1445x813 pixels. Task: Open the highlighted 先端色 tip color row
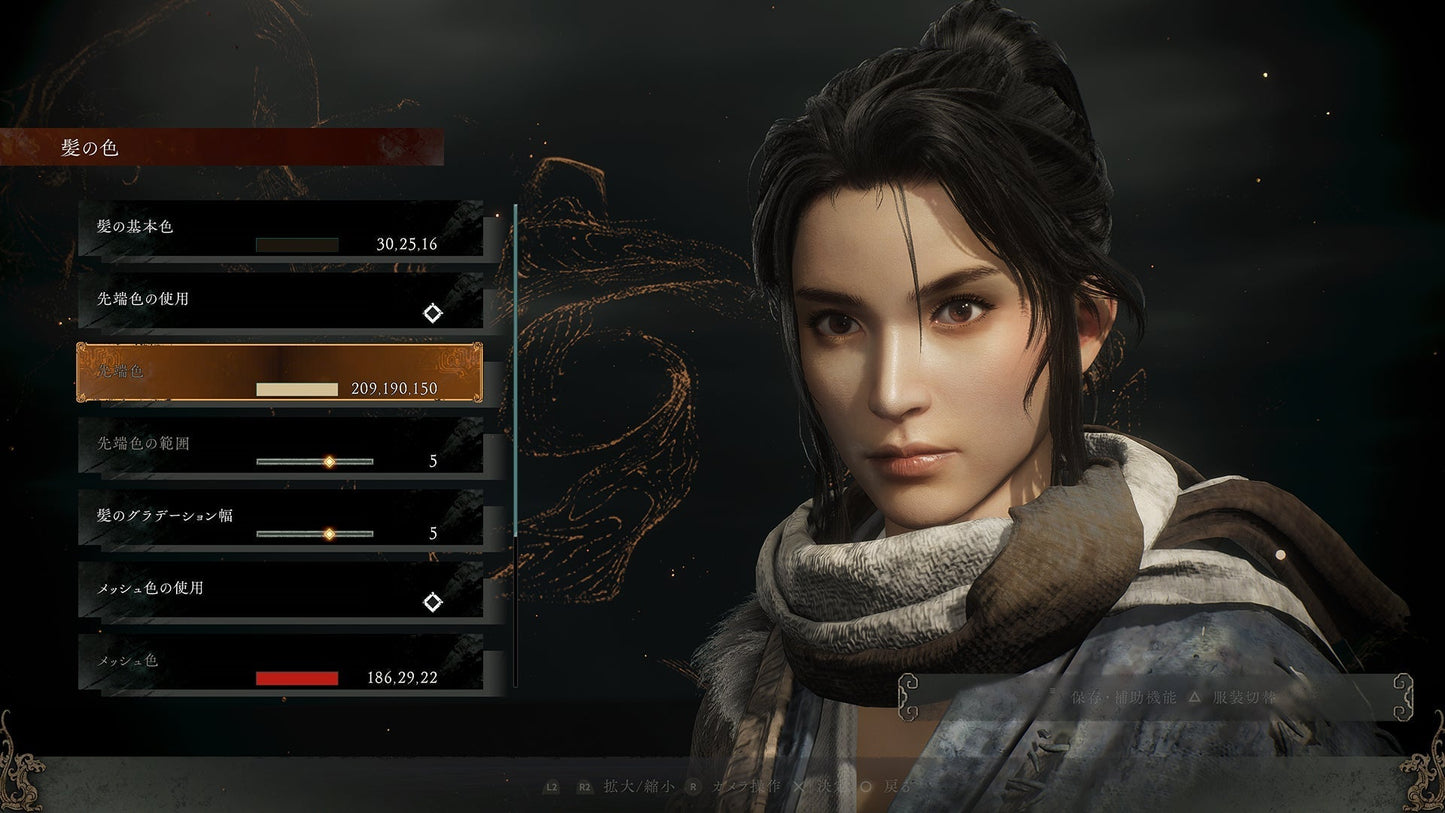(x=280, y=372)
